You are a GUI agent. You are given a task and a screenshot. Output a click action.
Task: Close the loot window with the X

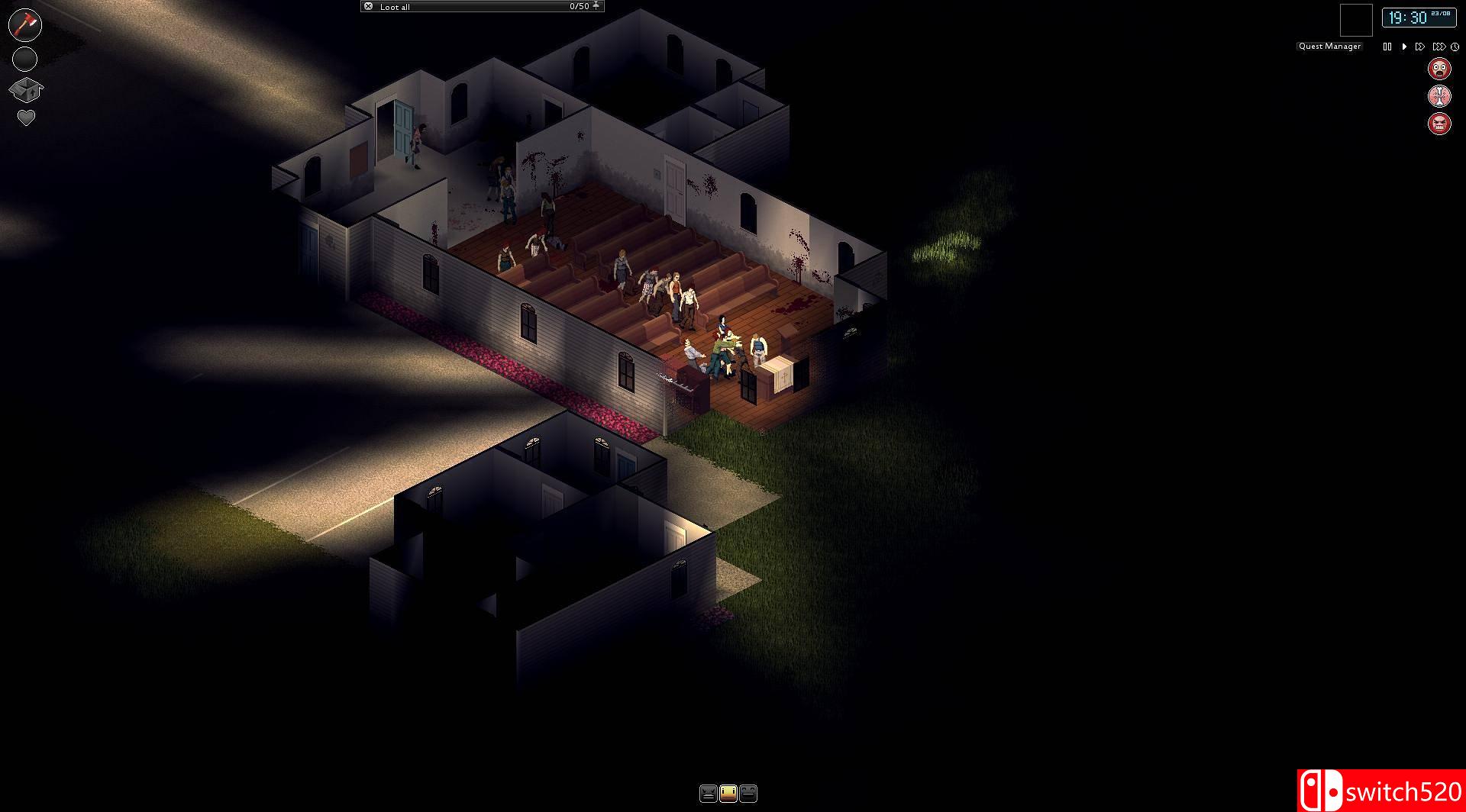tap(369, 5)
